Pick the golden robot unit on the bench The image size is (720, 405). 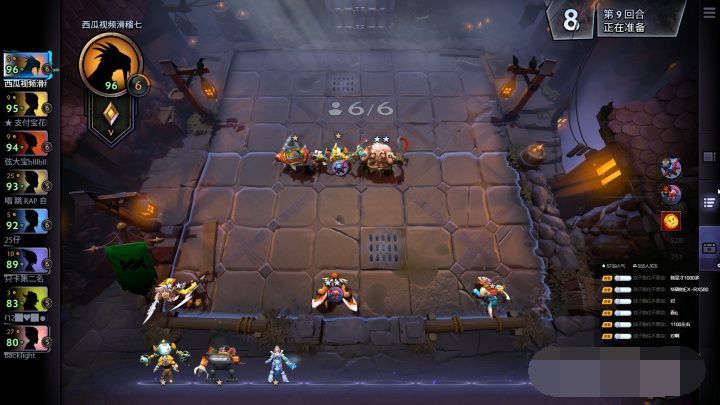click(x=165, y=361)
